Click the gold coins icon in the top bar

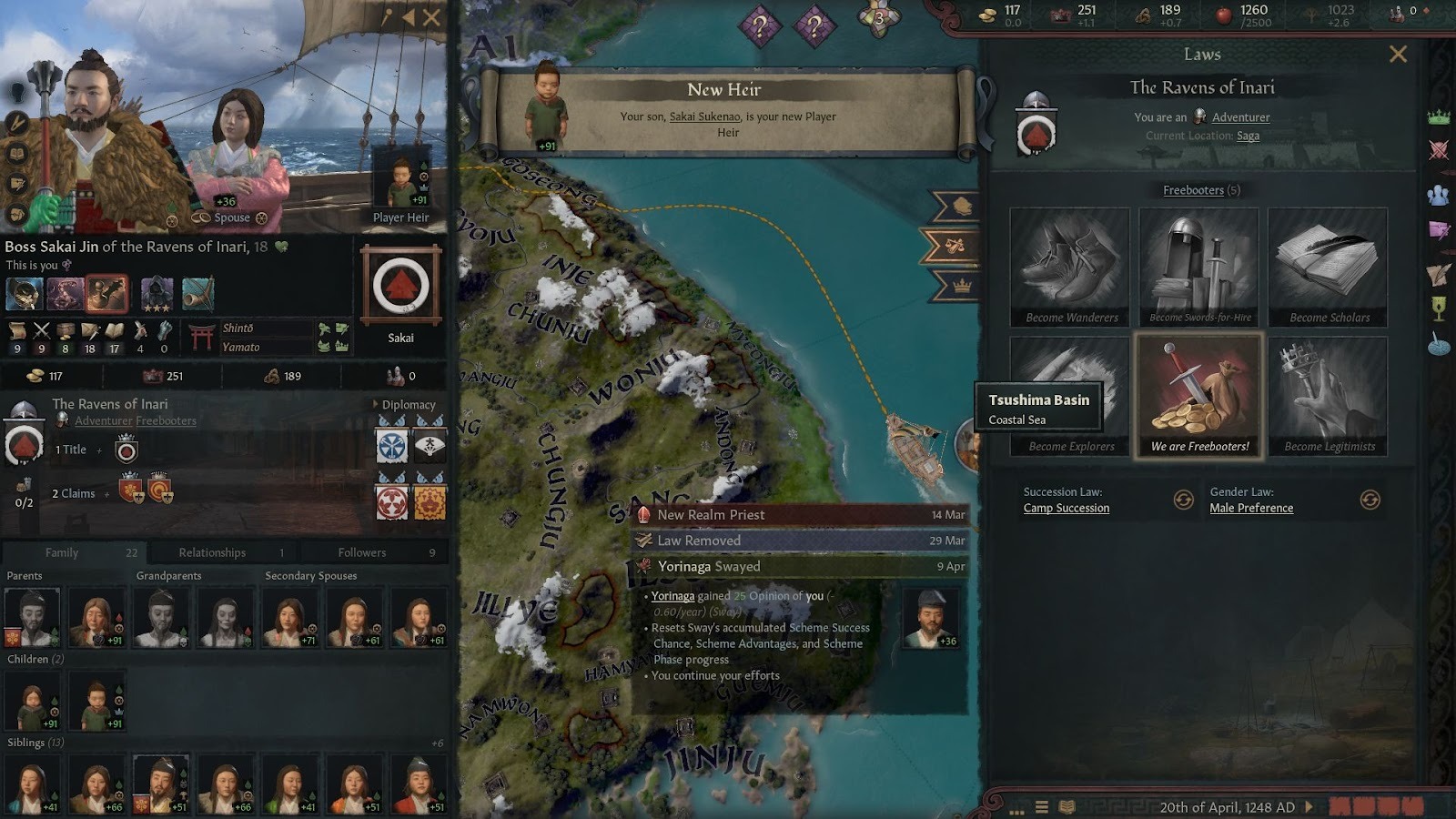coord(988,15)
